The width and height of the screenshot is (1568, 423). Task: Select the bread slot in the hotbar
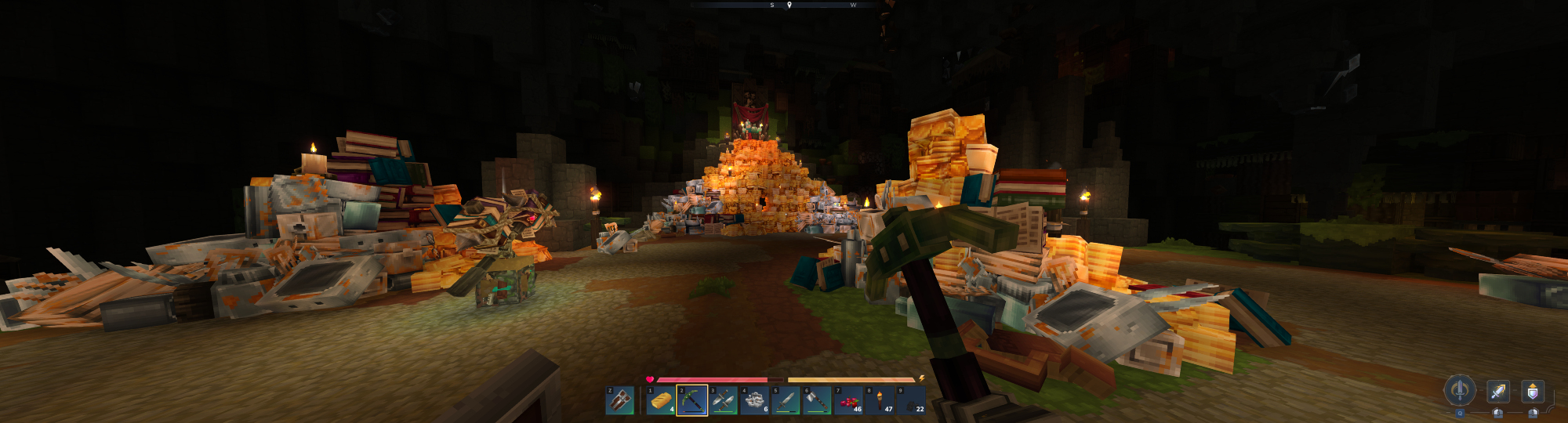(661, 400)
